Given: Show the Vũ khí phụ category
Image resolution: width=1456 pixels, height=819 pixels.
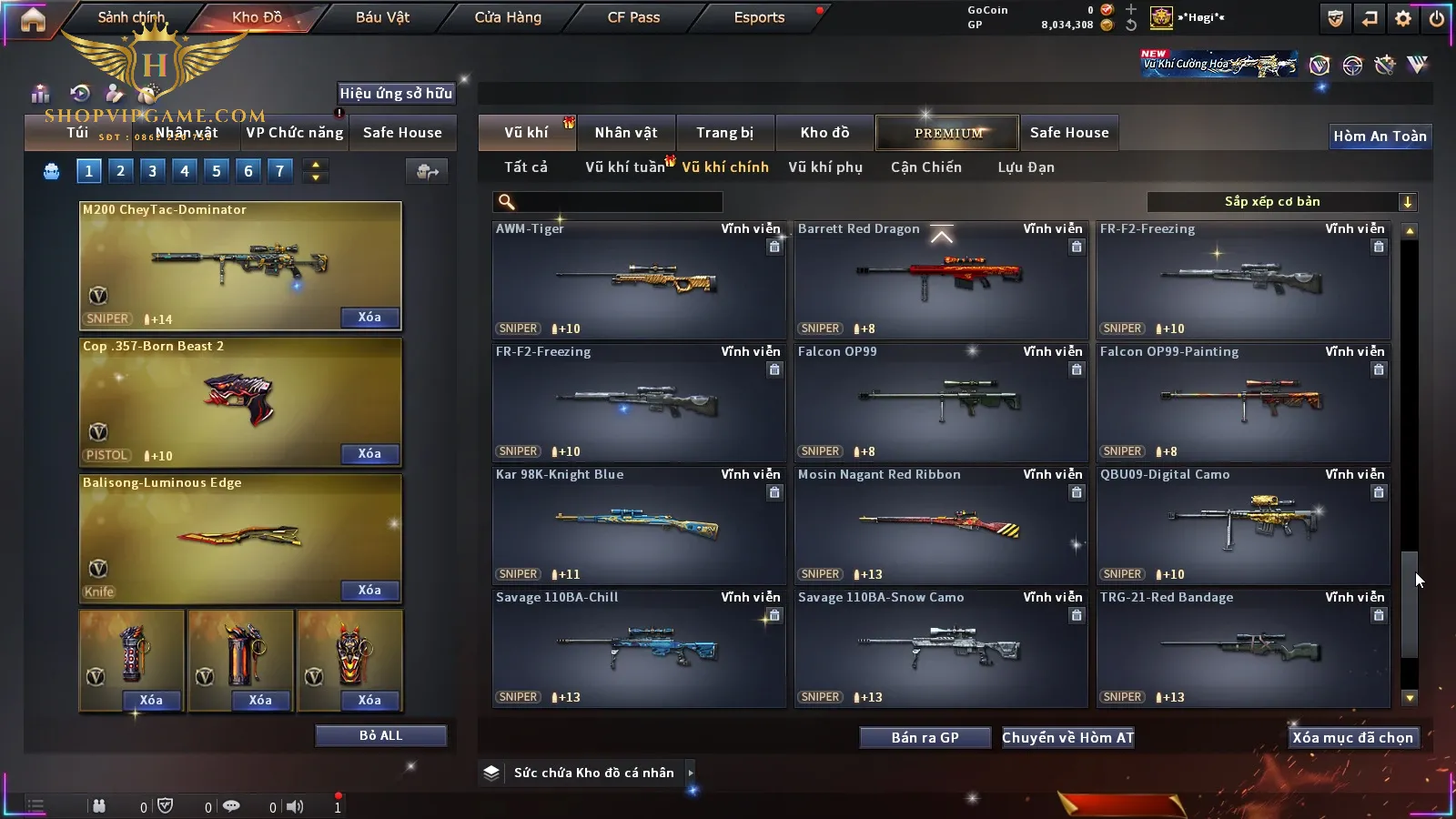Looking at the screenshot, I should click(825, 167).
